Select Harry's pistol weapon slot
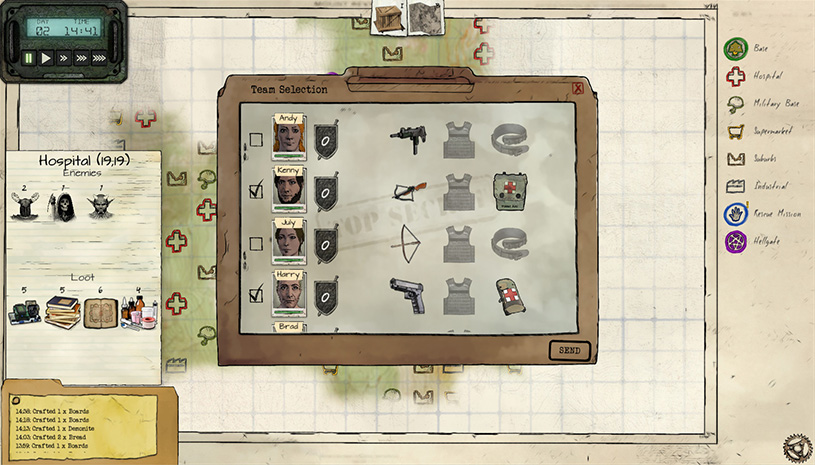Viewport: 815px width, 465px height. point(407,296)
